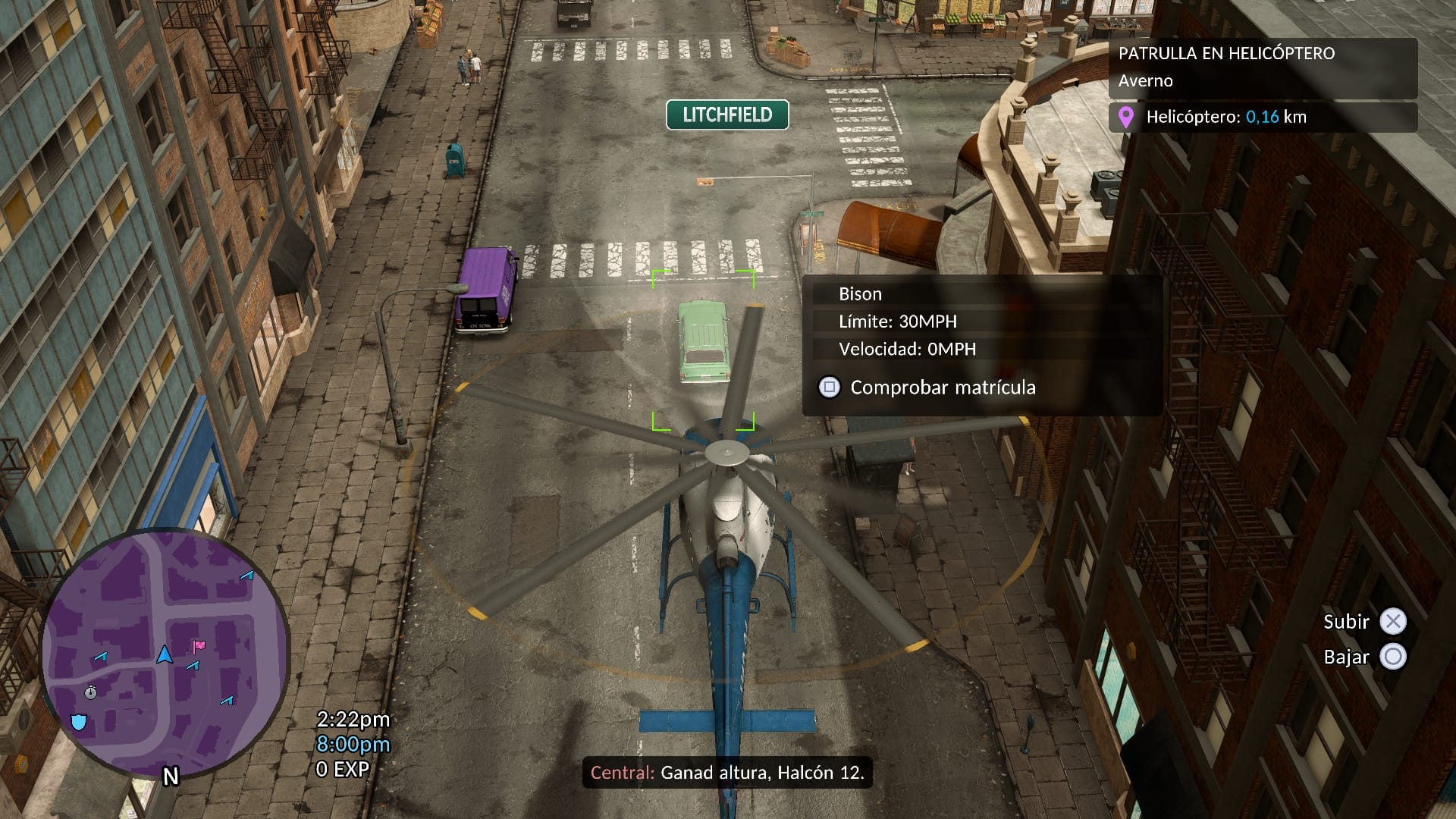Choose the Comprobar matrícula option
The width and height of the screenshot is (1456, 819).
[942, 388]
